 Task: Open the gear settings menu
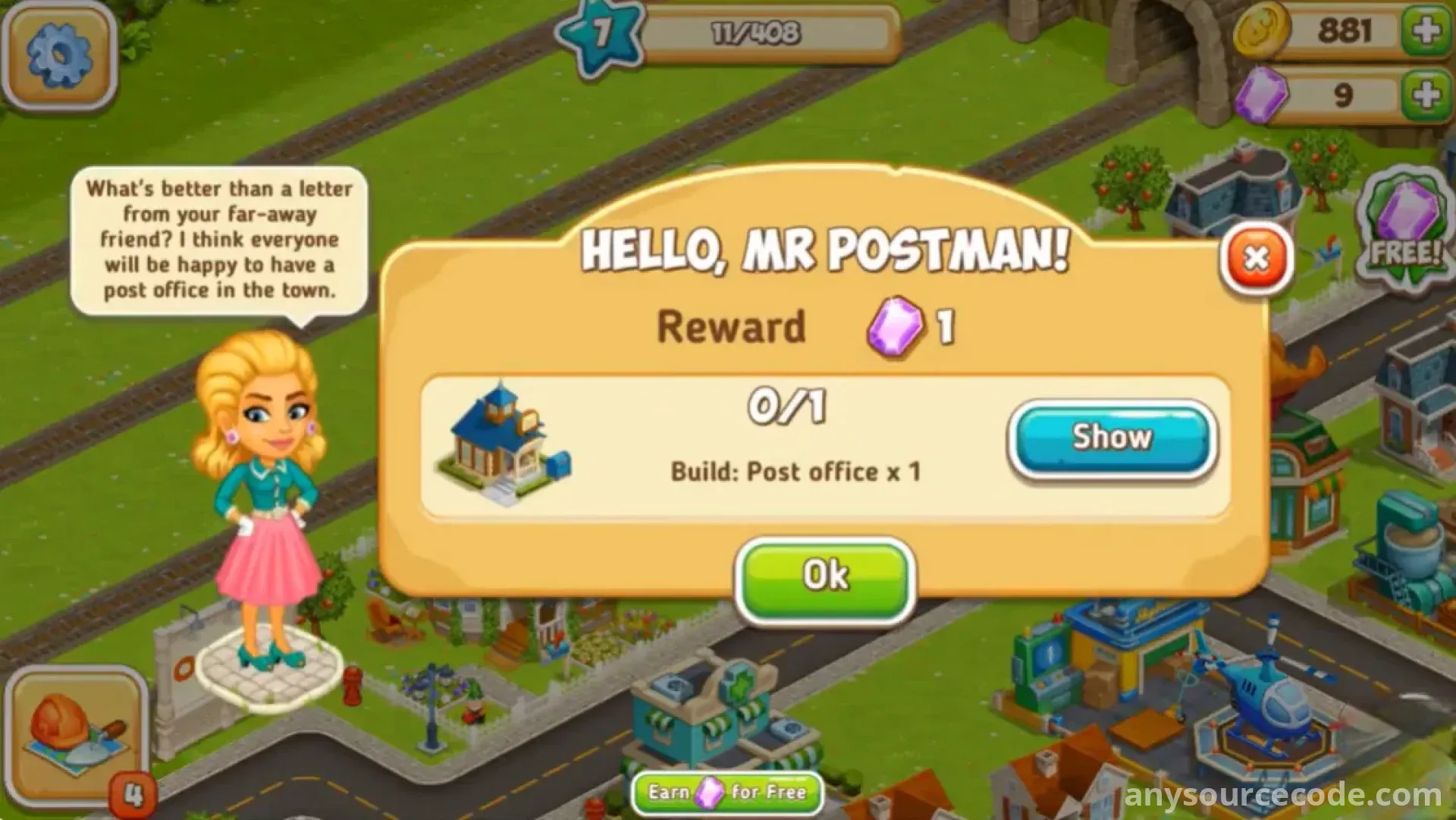(59, 55)
